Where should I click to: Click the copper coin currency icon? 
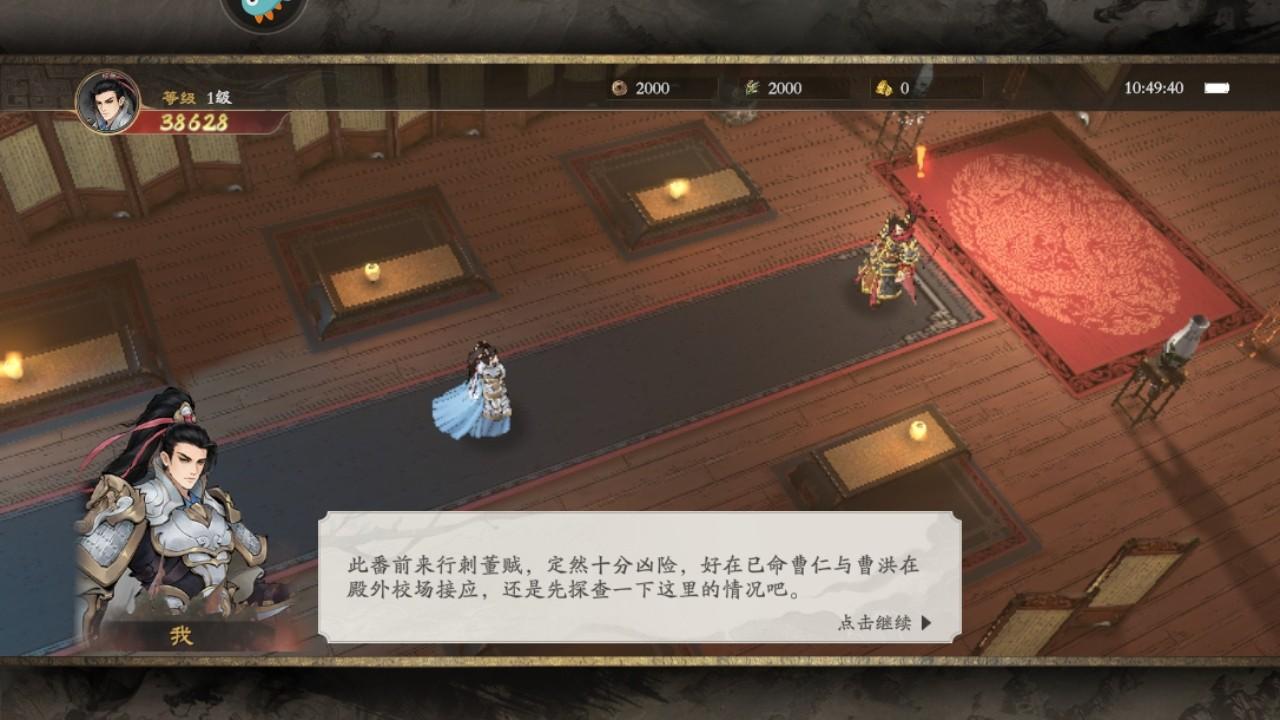(x=619, y=89)
